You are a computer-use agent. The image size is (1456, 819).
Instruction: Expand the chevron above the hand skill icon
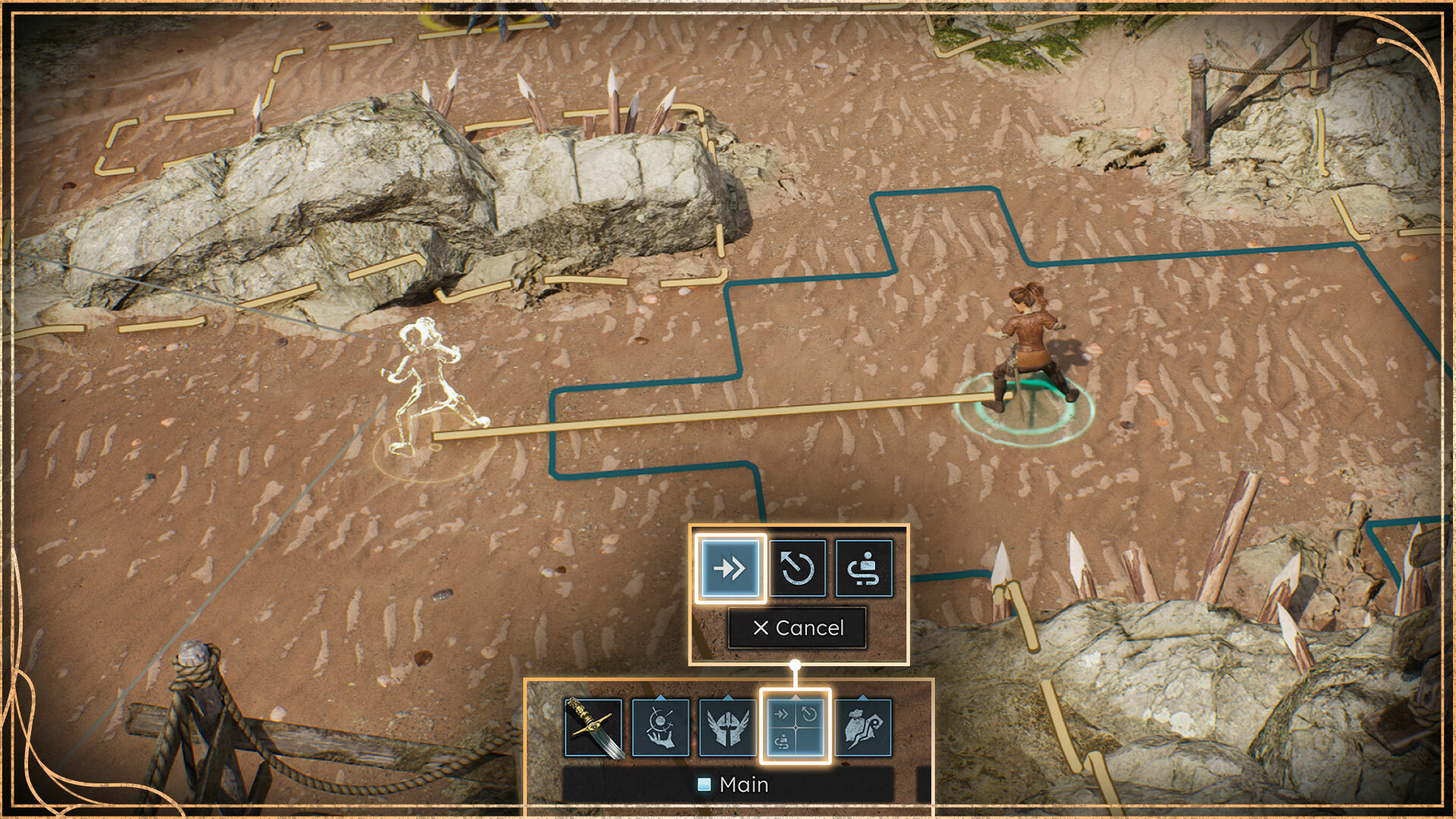point(661,695)
